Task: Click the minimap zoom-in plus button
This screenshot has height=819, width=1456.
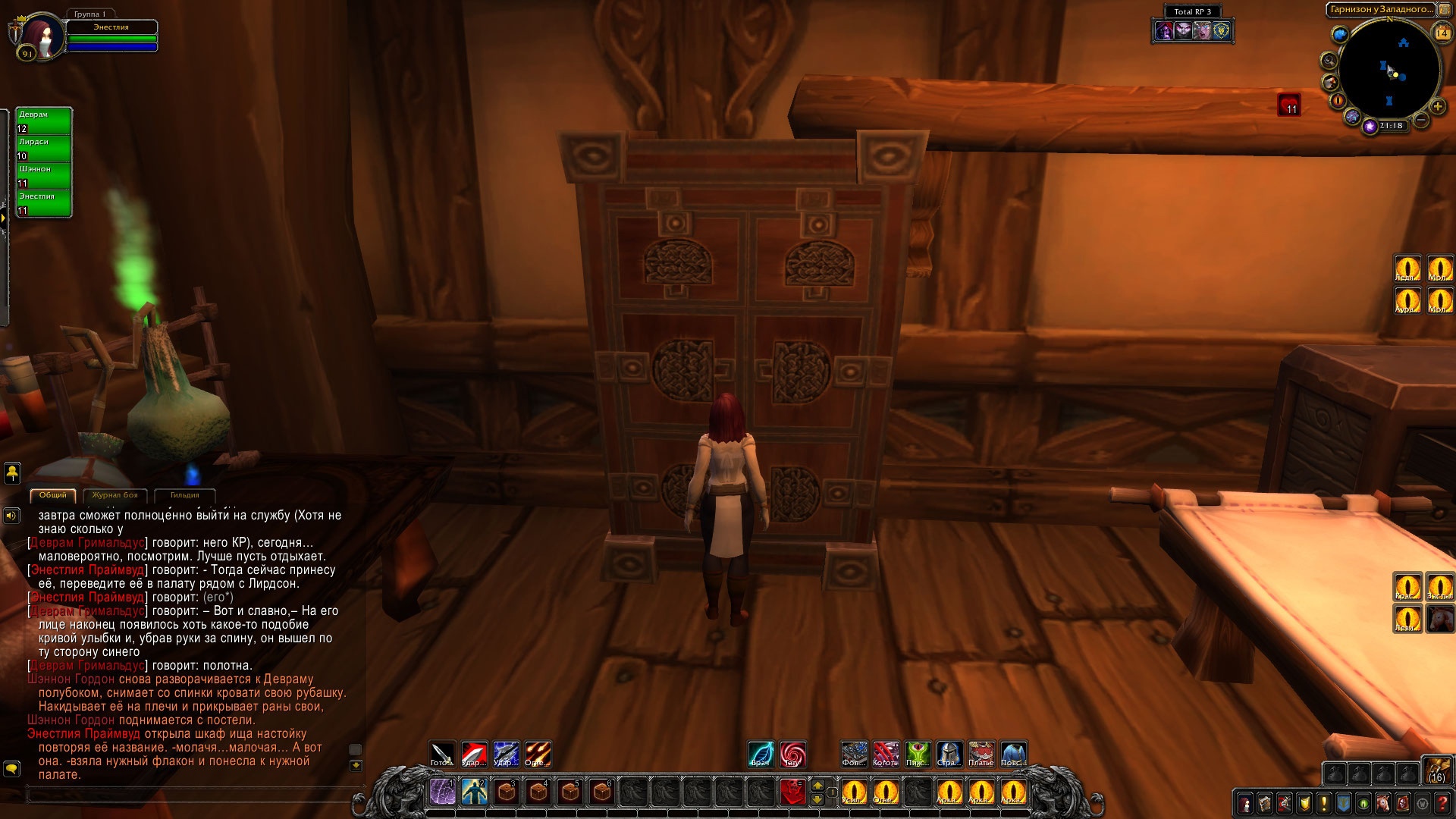Action: pyautogui.click(x=1437, y=106)
